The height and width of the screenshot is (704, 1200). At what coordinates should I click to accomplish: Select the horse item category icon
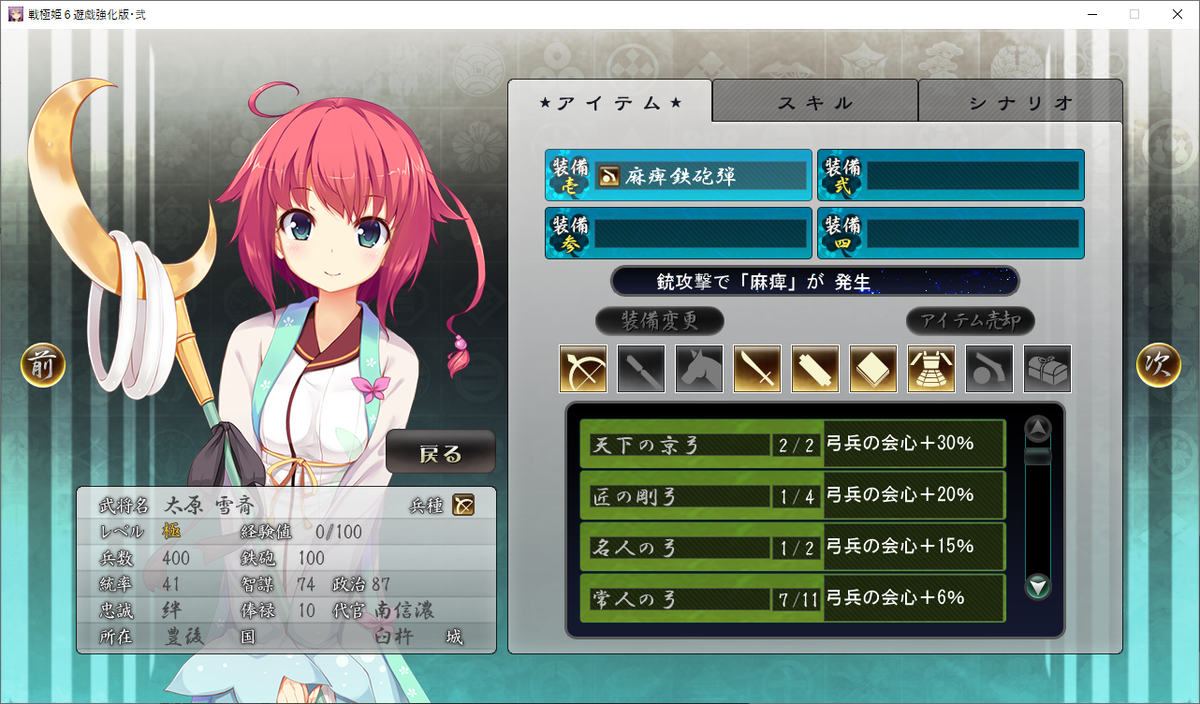click(699, 369)
